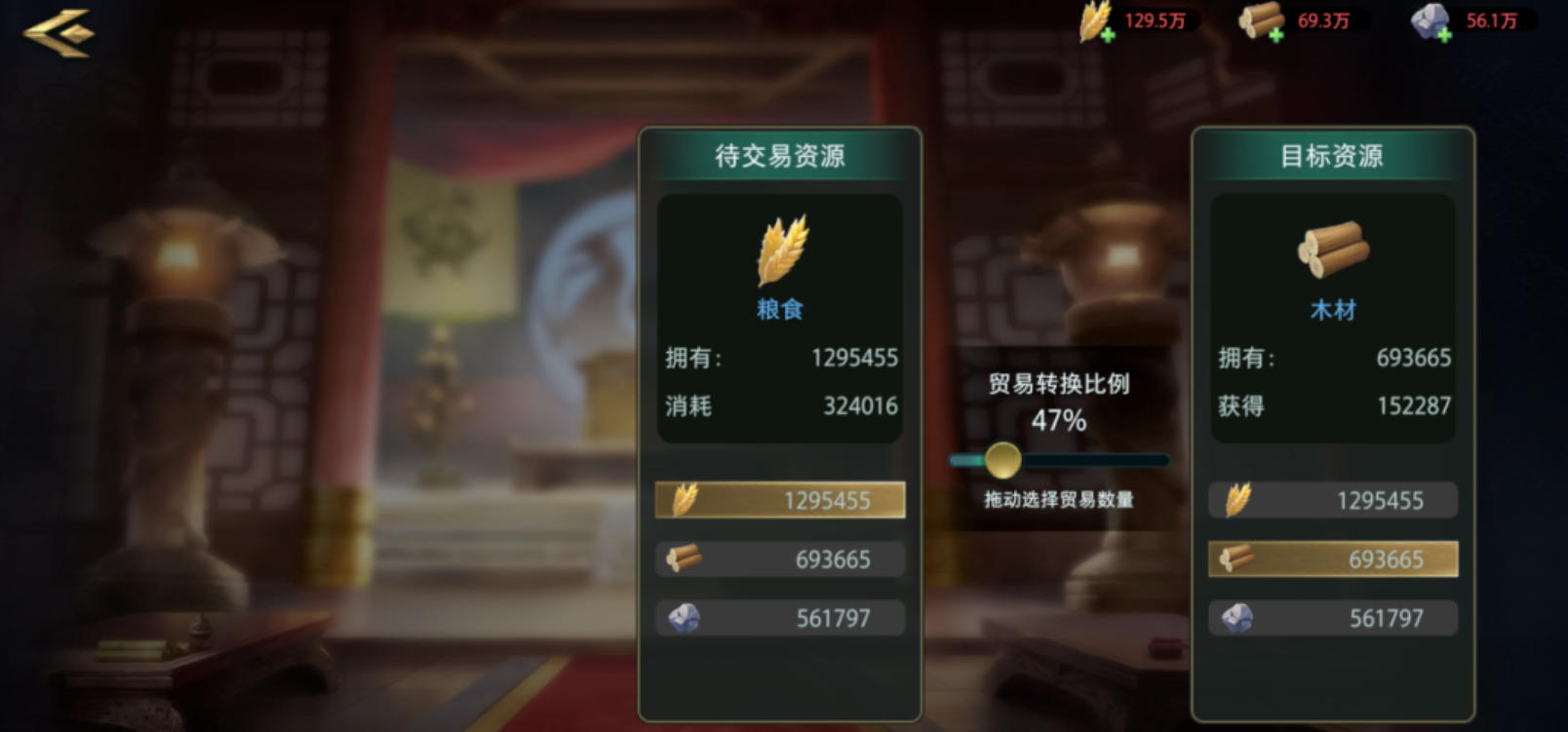Image resolution: width=1568 pixels, height=732 pixels.
Task: Click the stone icon beside 561797 in left list
Action: click(684, 617)
